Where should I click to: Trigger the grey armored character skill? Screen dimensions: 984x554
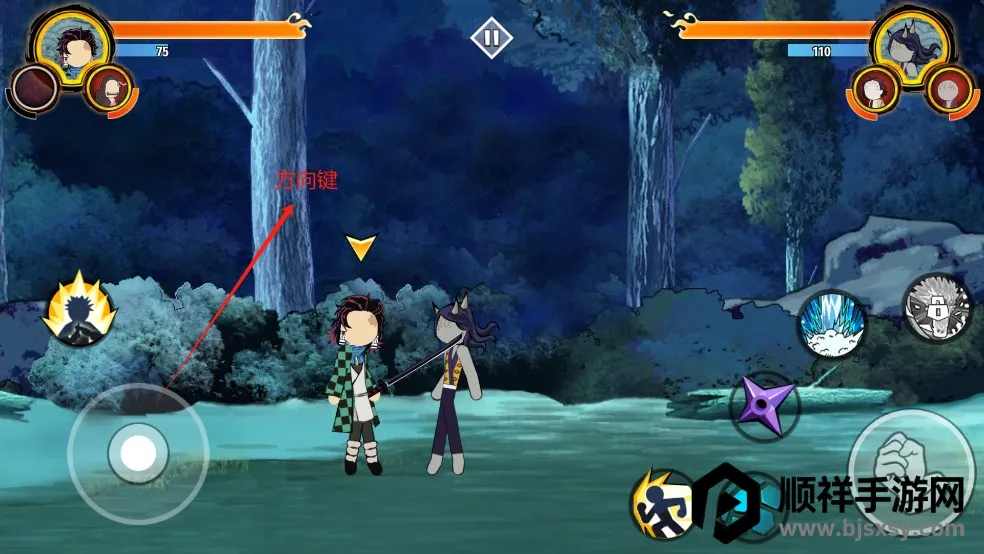[937, 306]
